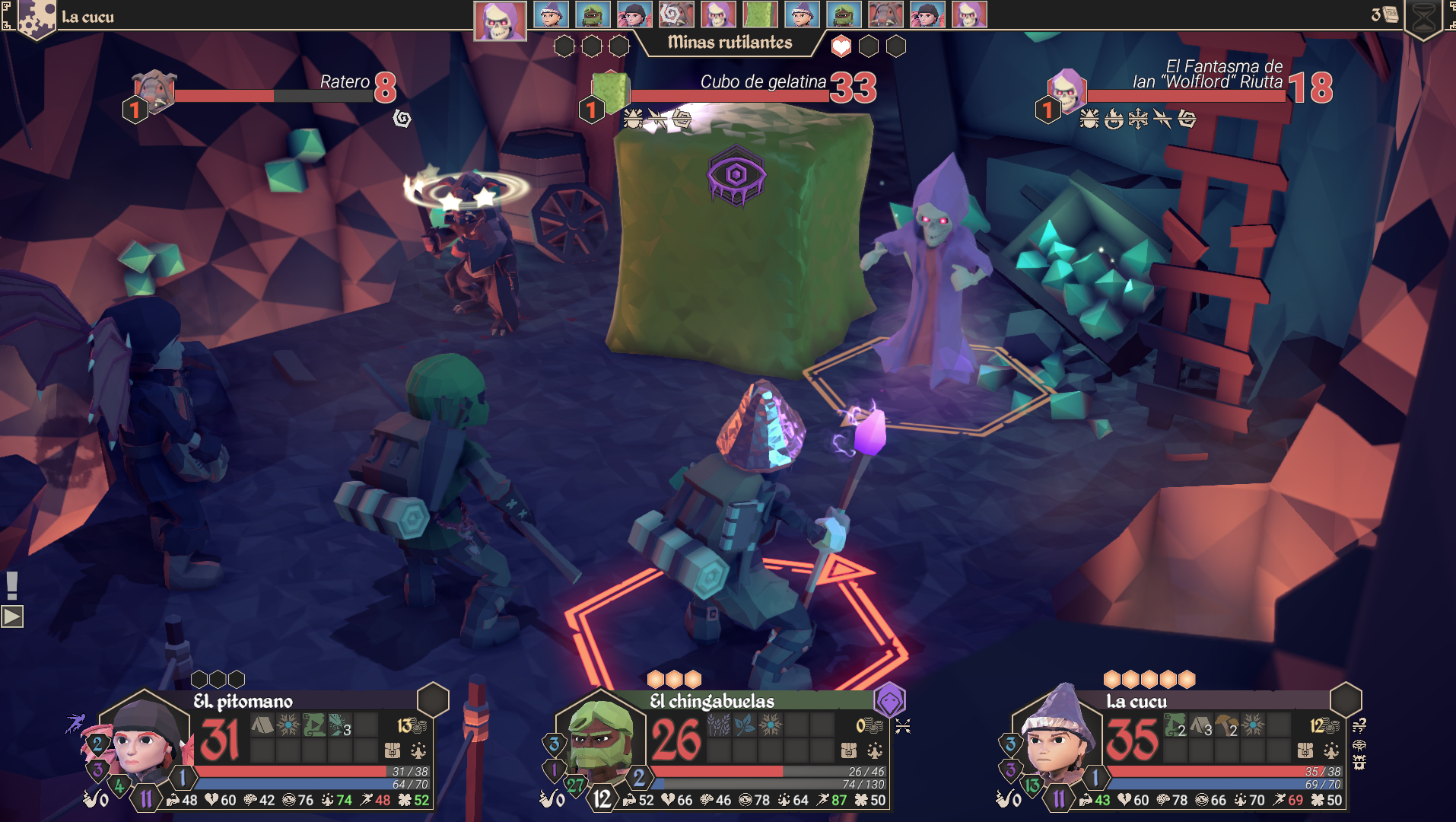
Task: Target El Fantasma de Ian Wolflord portrait
Action: click(x=1066, y=91)
